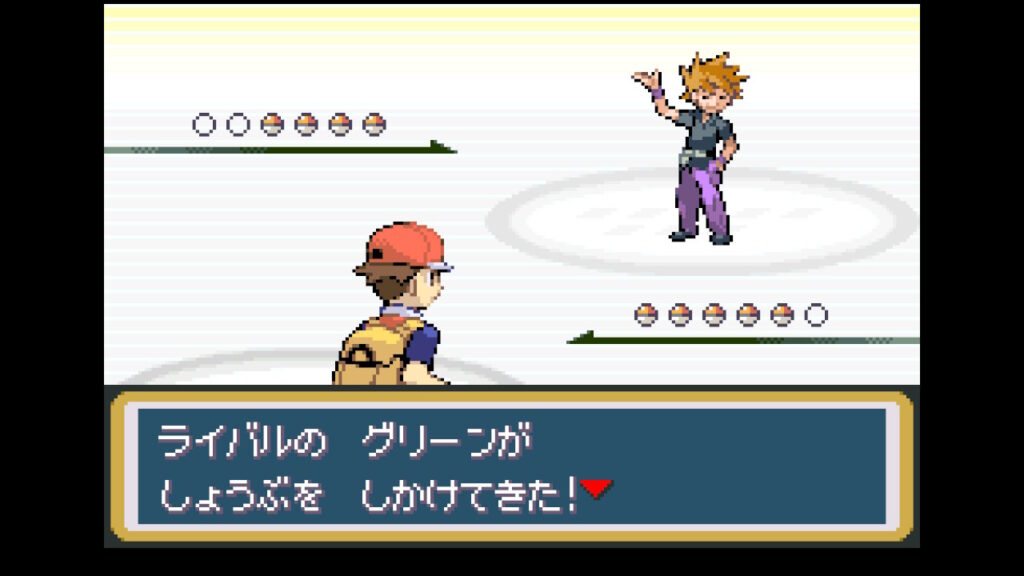Image resolution: width=1024 pixels, height=576 pixels.
Task: Advance the ライバルの グリーンが battle message box
Action: click(511, 466)
